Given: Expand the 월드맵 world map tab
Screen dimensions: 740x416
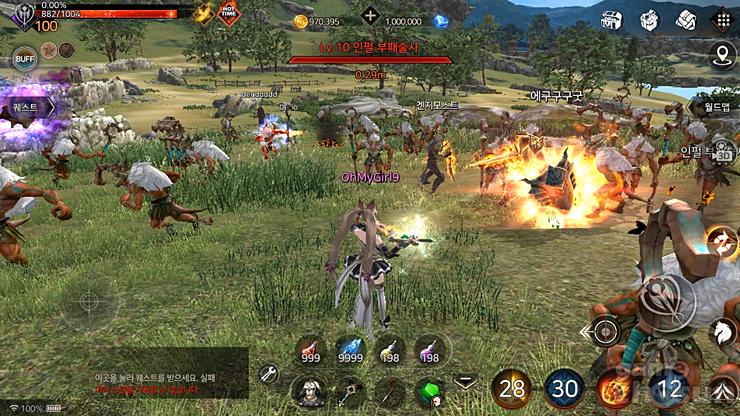Looking at the screenshot, I should click(714, 107).
